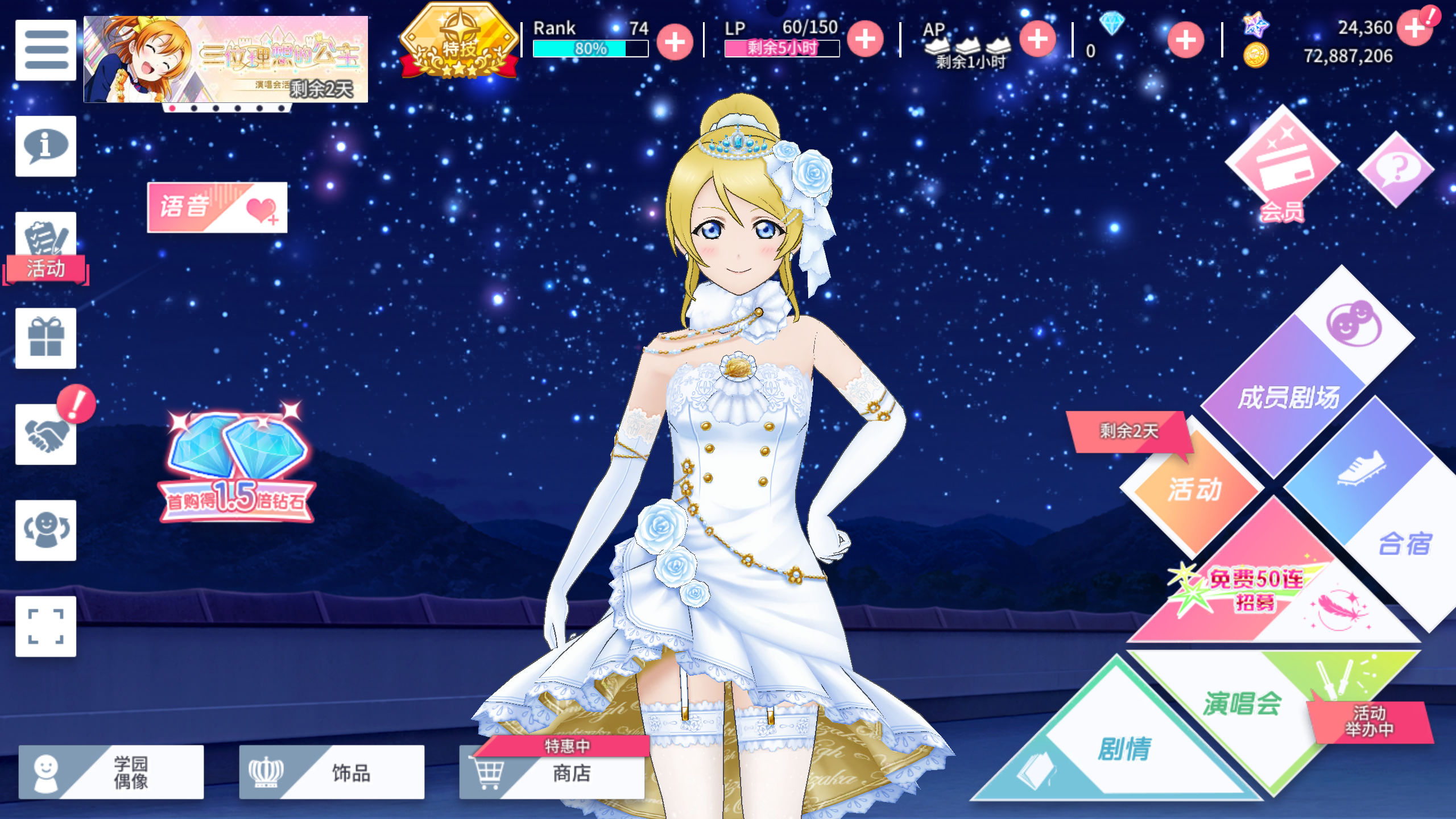
Task: Open the info speech bubble icon
Action: [45, 146]
